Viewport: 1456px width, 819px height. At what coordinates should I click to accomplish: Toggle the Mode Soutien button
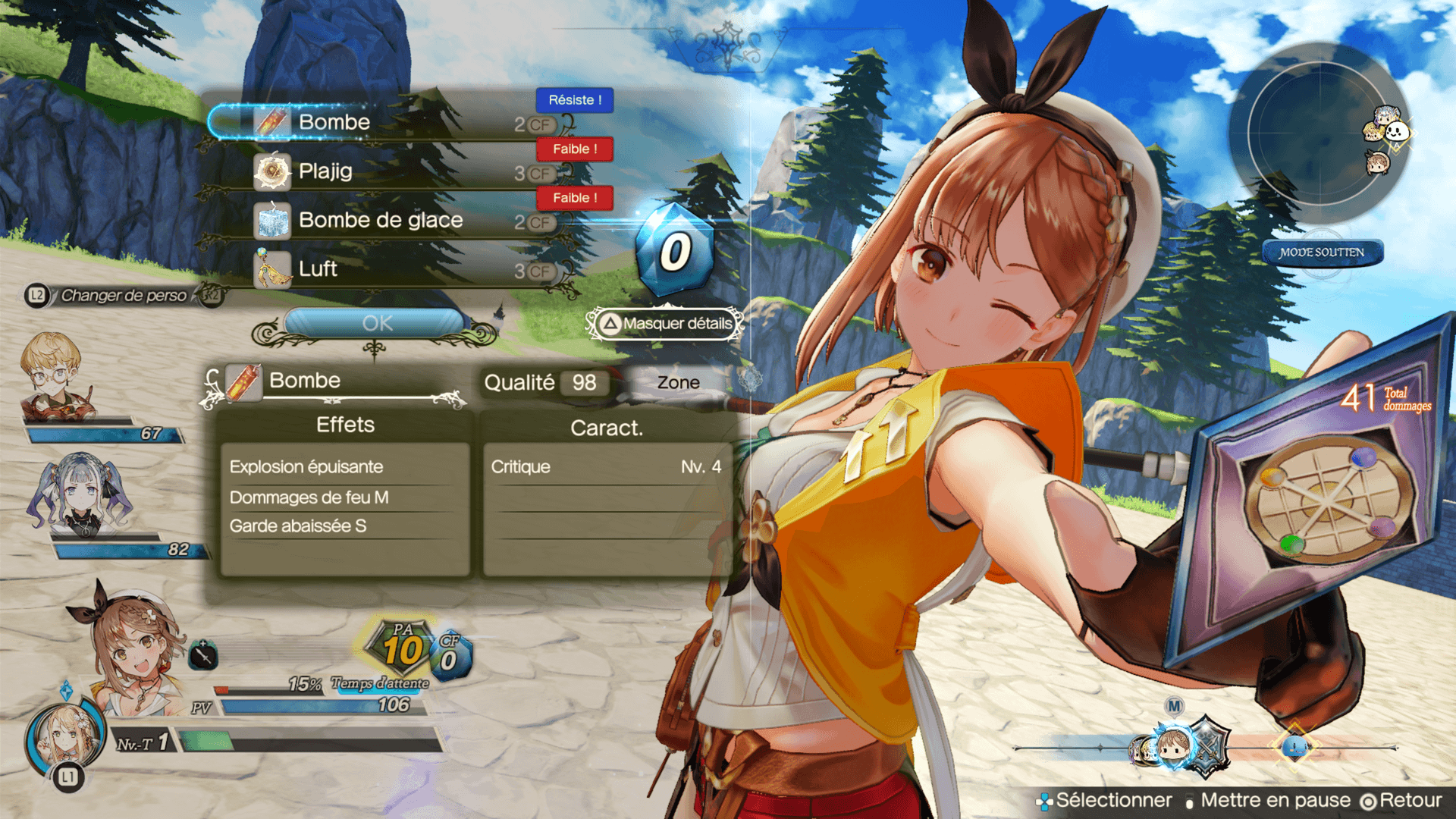pos(1321,253)
